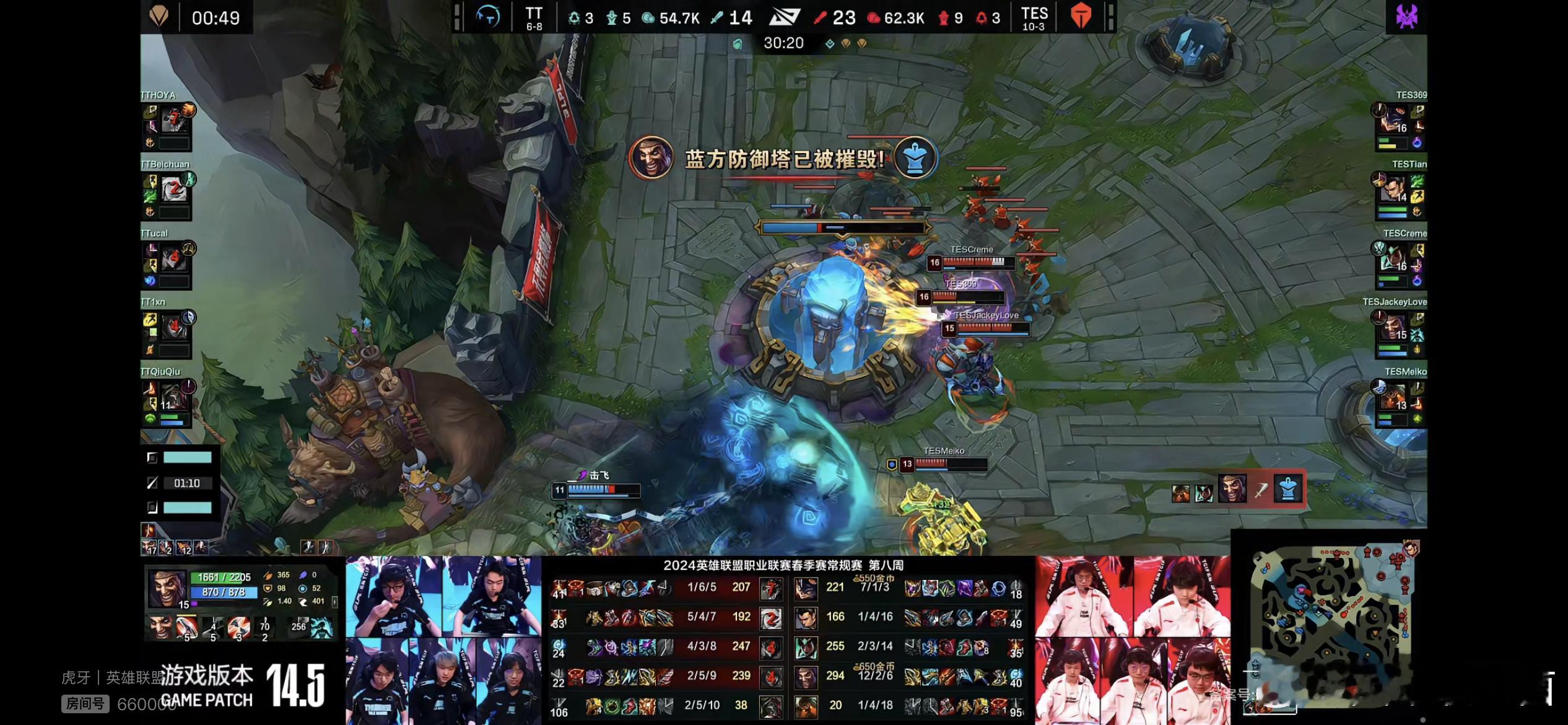The image size is (1568, 725).
Task: Select TESJackeyLove's champion portrait
Action: pos(1397,327)
